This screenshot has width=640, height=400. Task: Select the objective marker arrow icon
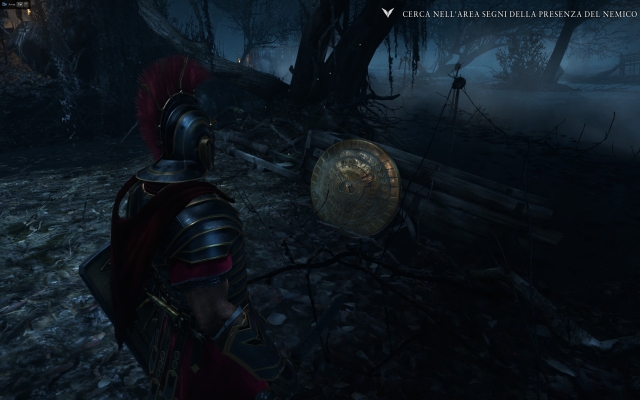(x=387, y=15)
